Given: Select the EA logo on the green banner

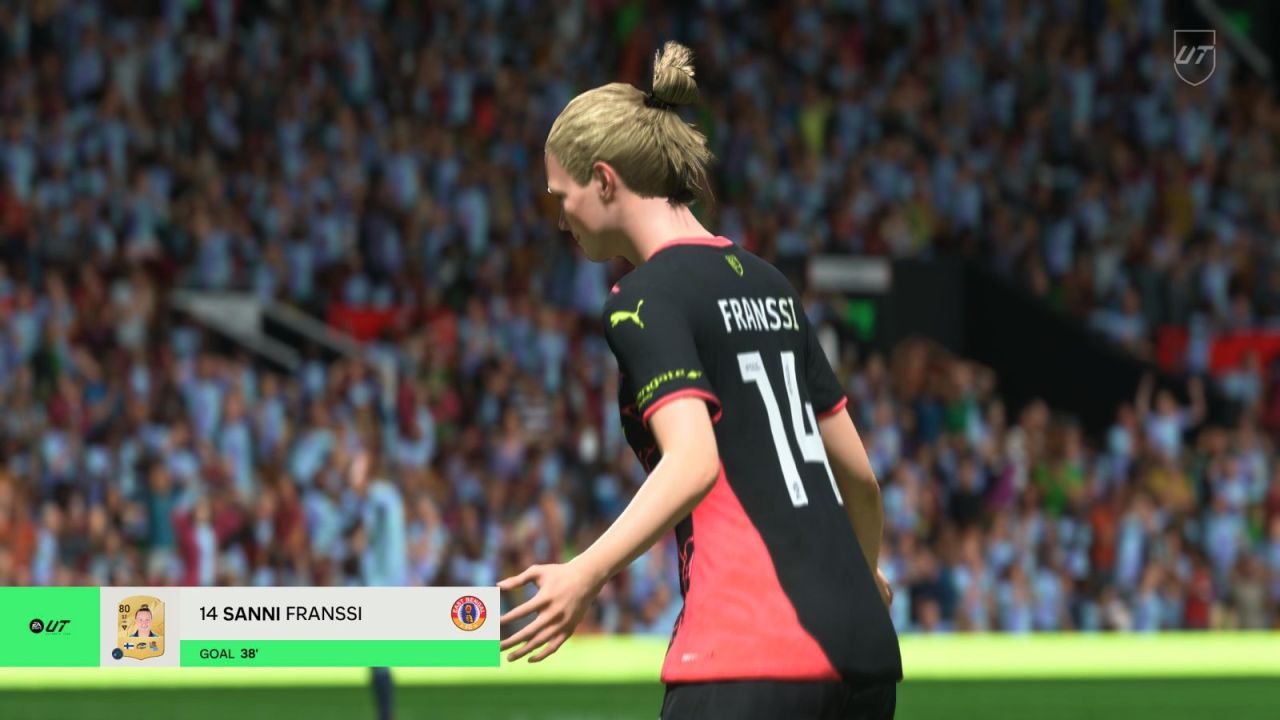Looking at the screenshot, I should (x=36, y=624).
